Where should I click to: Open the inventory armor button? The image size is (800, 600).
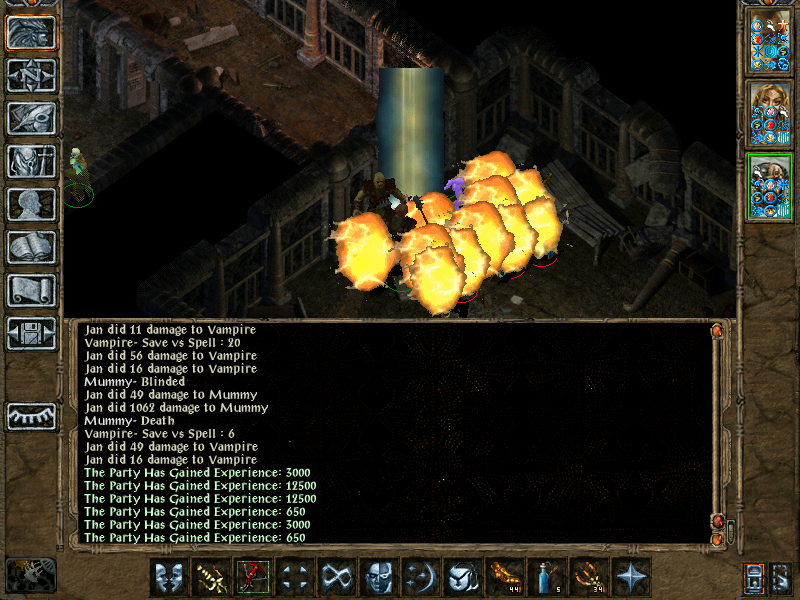tap(32, 161)
